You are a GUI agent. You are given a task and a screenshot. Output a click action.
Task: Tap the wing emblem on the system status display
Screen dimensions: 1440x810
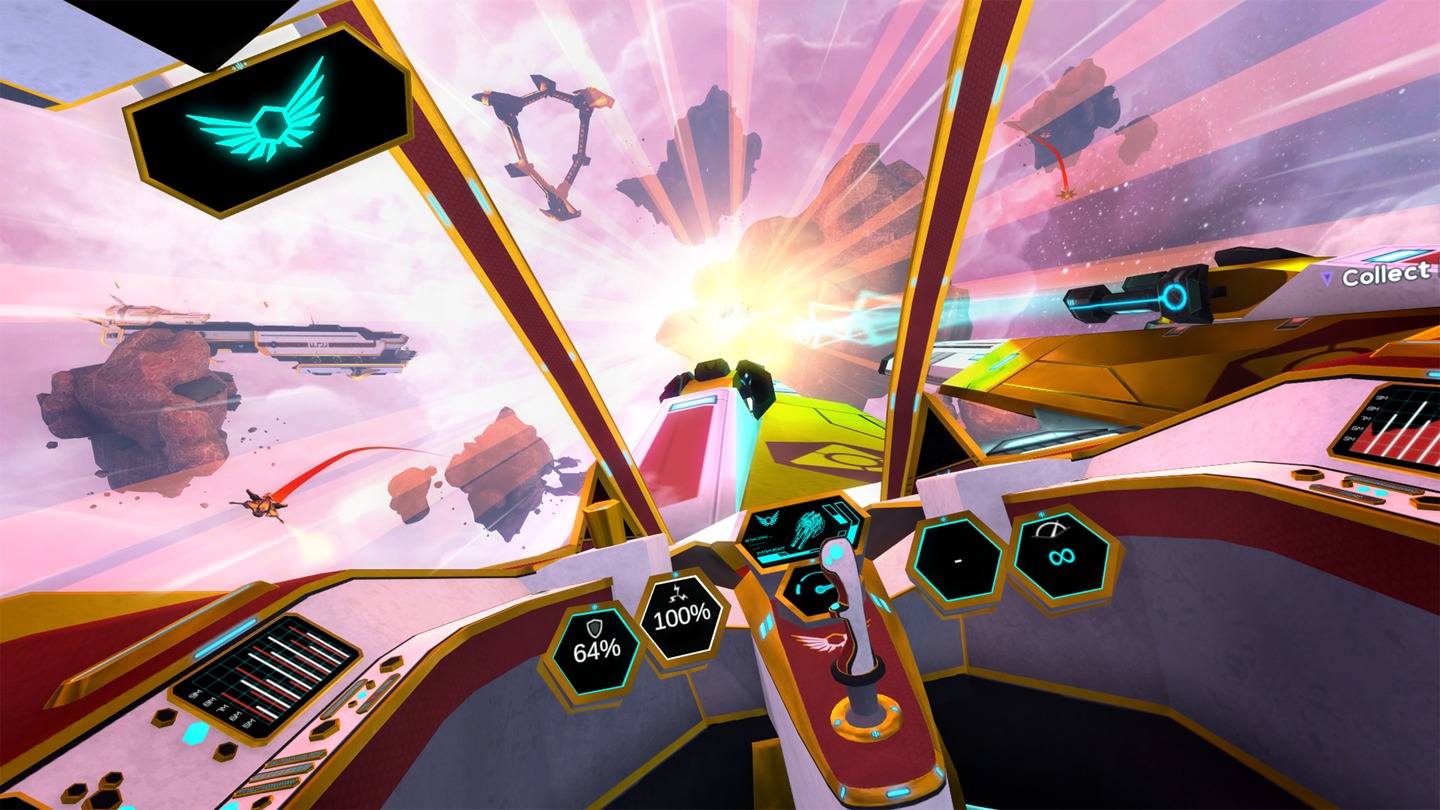767,517
